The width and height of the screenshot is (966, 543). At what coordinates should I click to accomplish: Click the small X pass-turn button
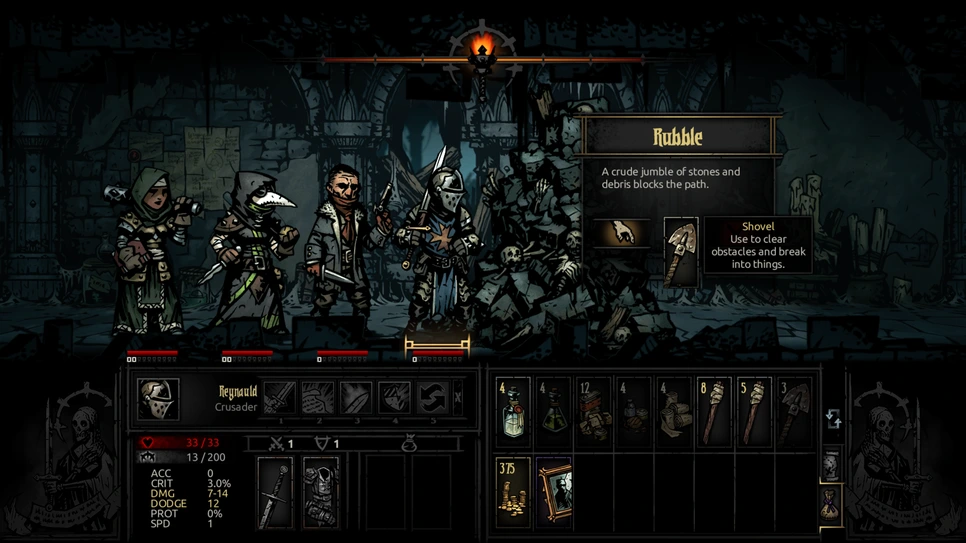coord(458,398)
